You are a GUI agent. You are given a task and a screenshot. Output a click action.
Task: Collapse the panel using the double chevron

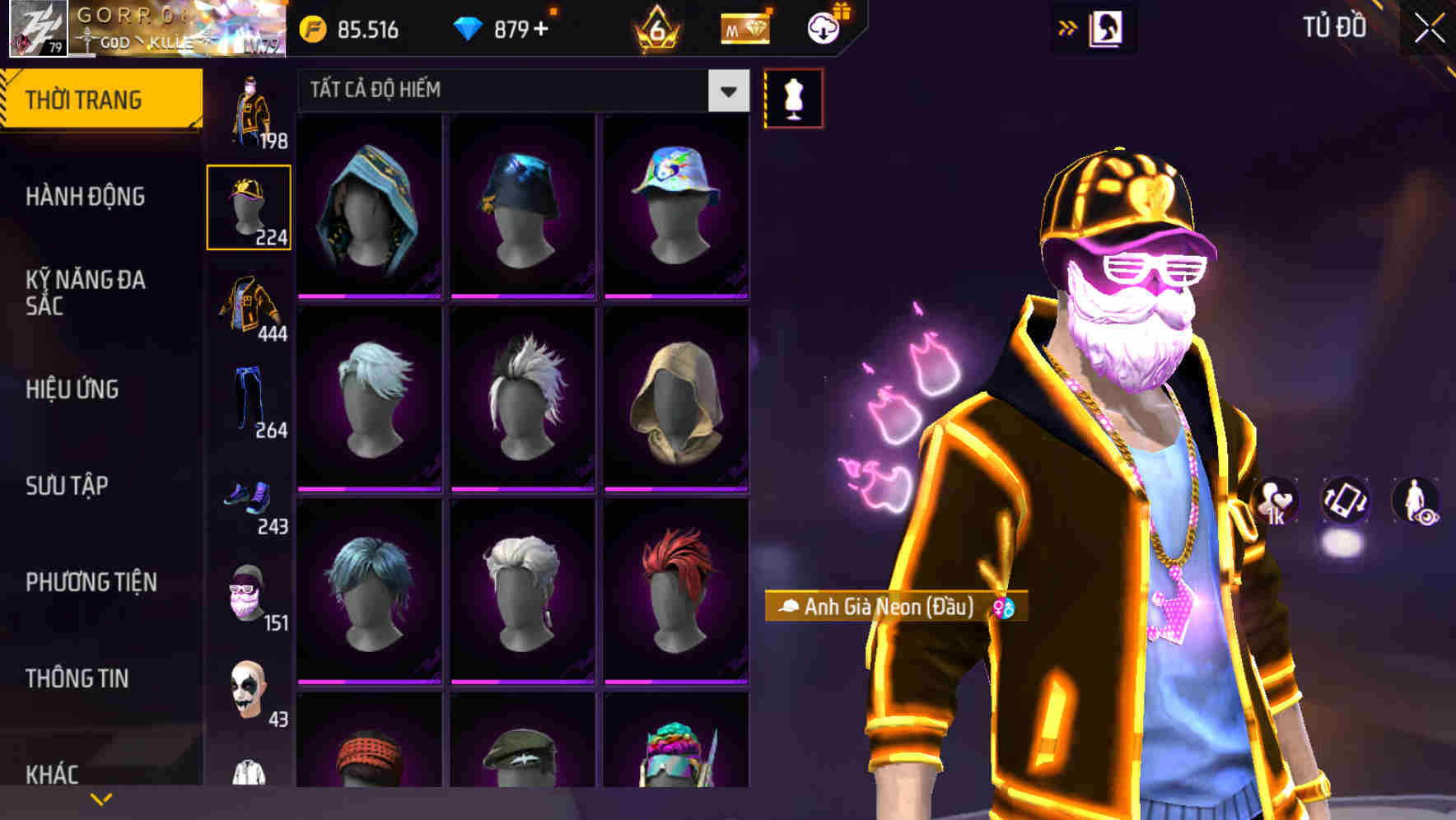(1066, 27)
